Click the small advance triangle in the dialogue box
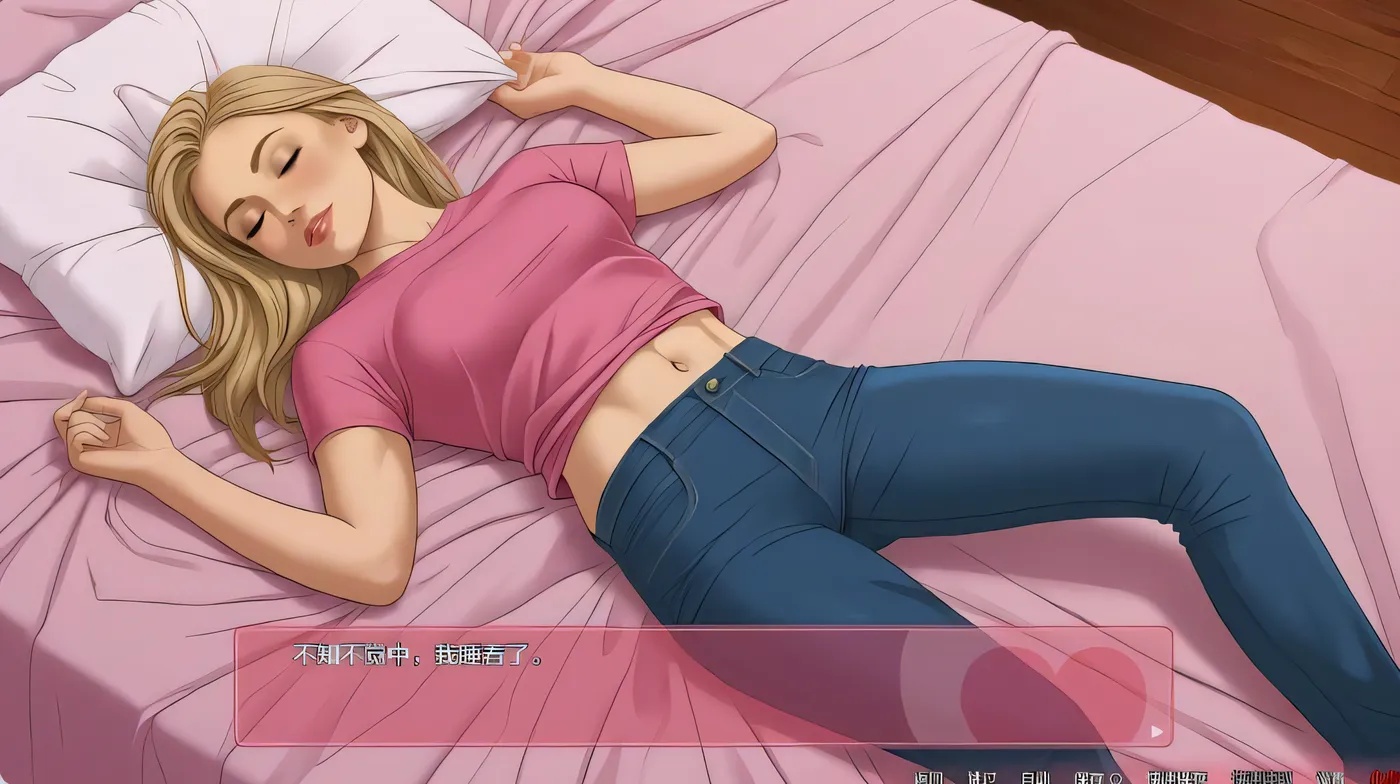The width and height of the screenshot is (1400, 784). coord(1155,731)
